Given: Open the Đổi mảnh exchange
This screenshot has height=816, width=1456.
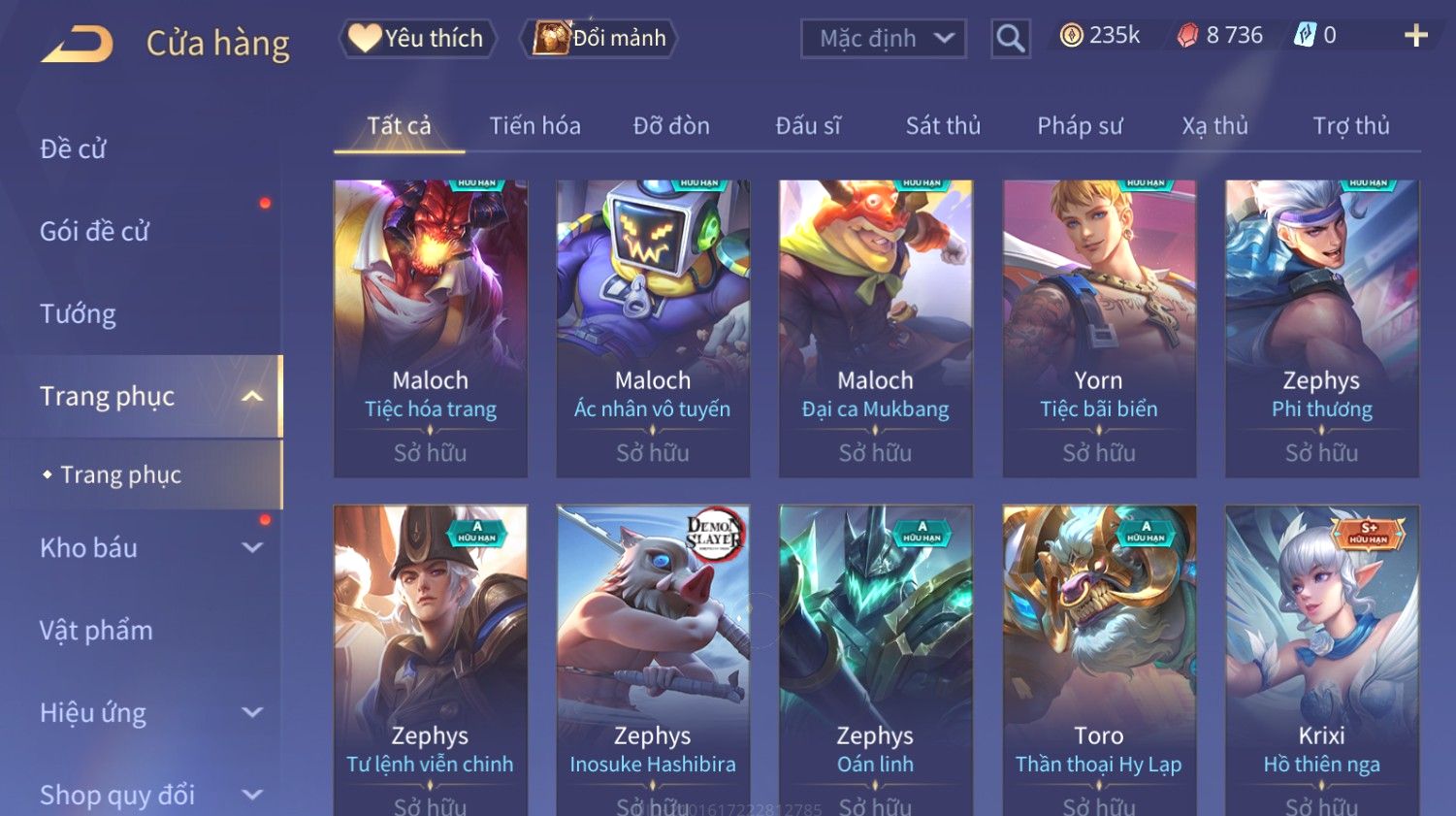Looking at the screenshot, I should (599, 39).
